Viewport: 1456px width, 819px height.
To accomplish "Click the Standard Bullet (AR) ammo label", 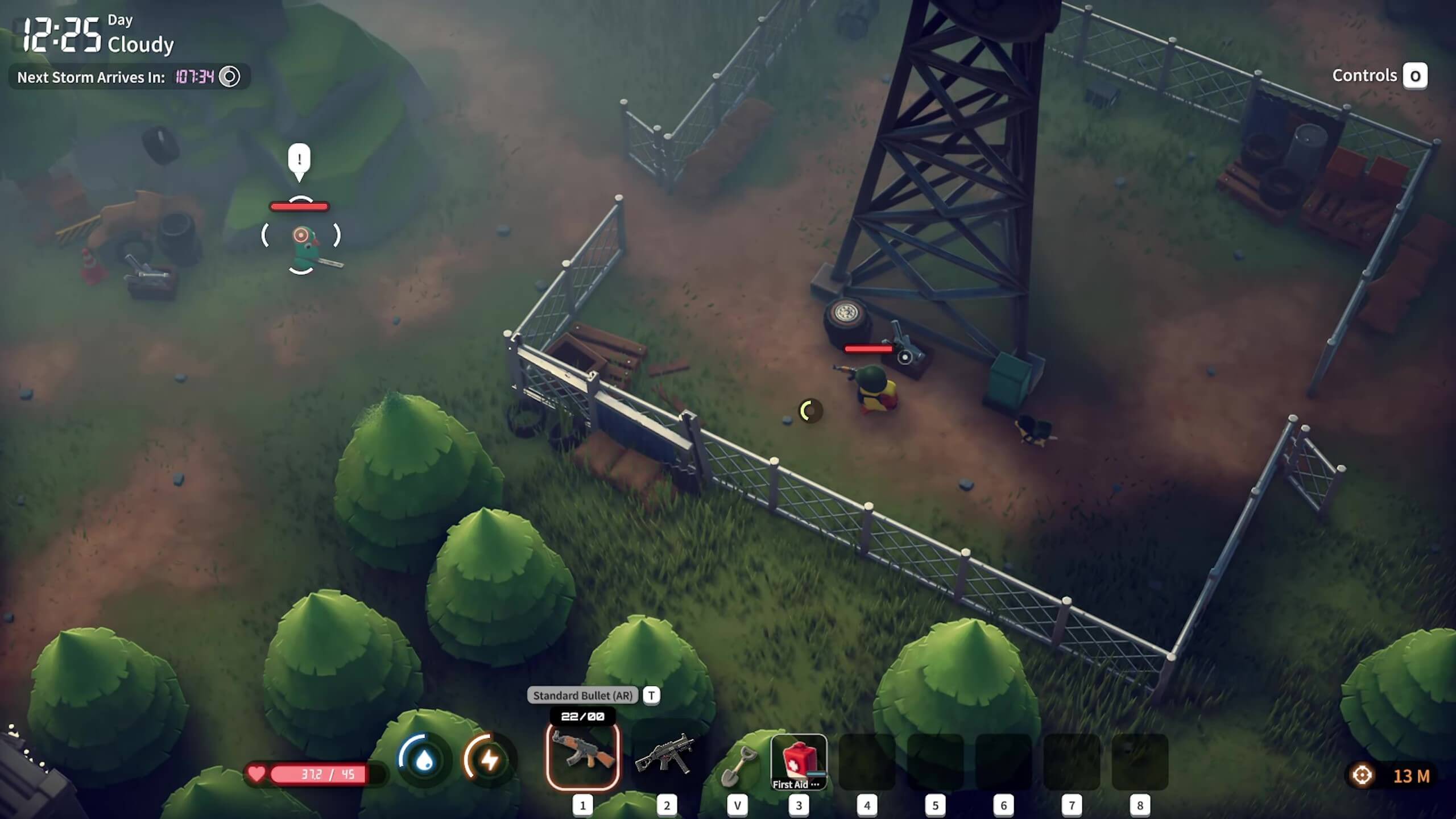I will coord(582,695).
